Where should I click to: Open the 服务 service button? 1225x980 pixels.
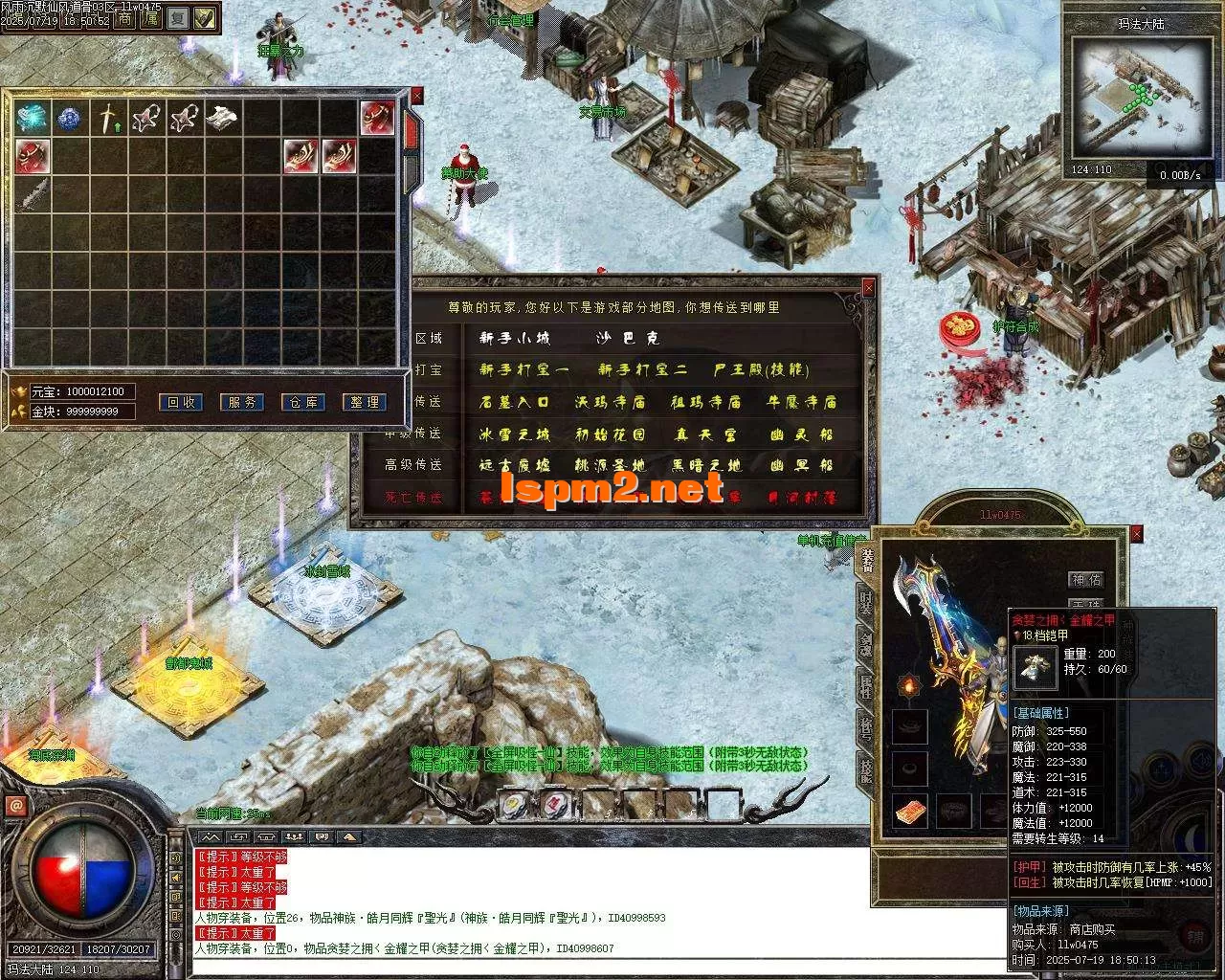pyautogui.click(x=242, y=403)
